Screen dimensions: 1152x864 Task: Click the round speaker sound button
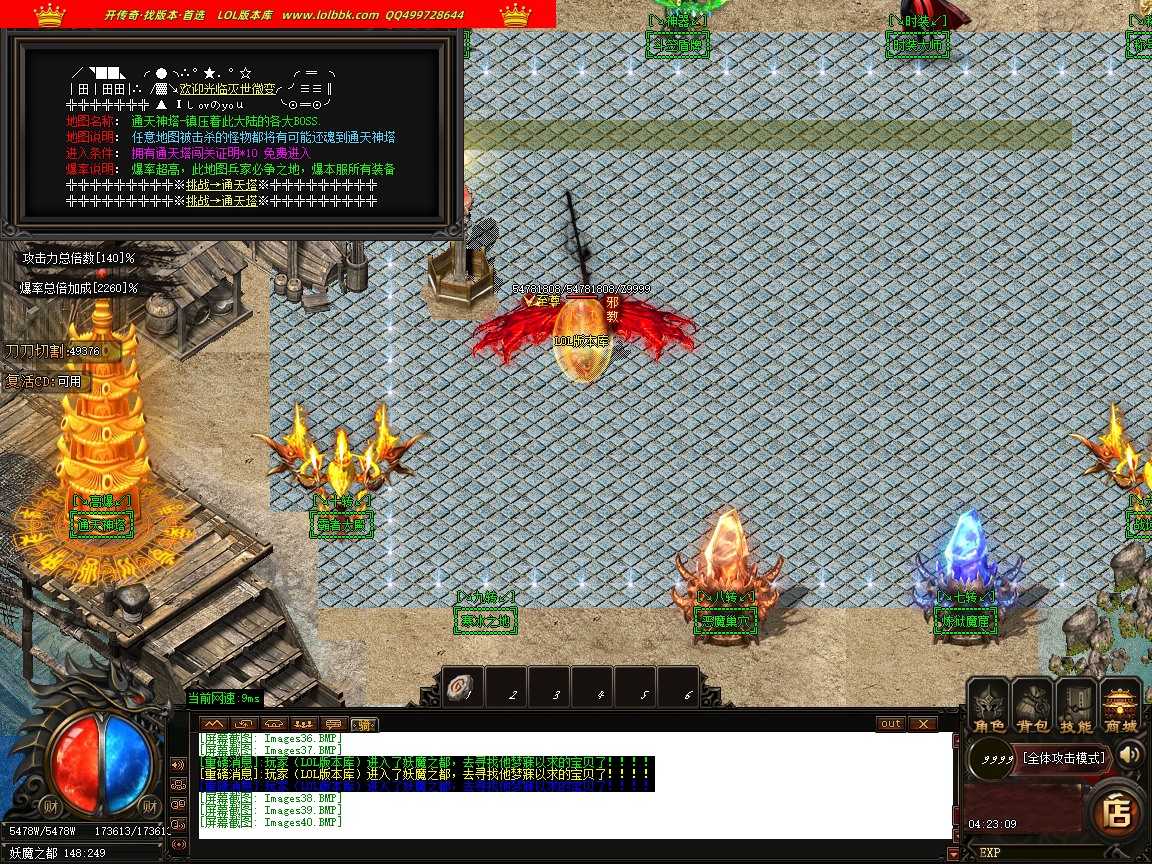(1131, 754)
